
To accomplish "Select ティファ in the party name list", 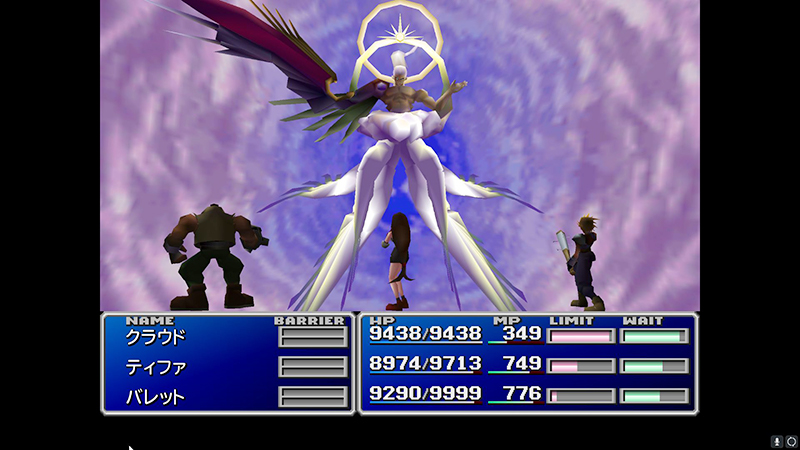I will (155, 367).
